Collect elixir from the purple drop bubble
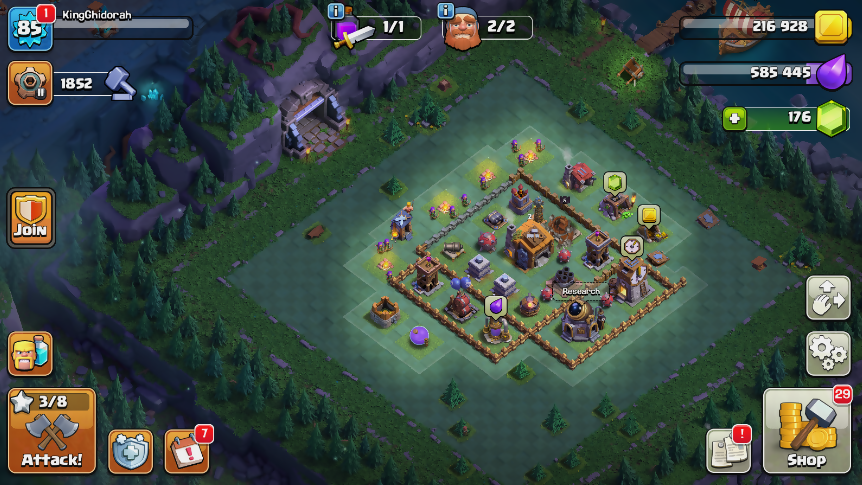The image size is (862, 485). pyautogui.click(x=496, y=305)
